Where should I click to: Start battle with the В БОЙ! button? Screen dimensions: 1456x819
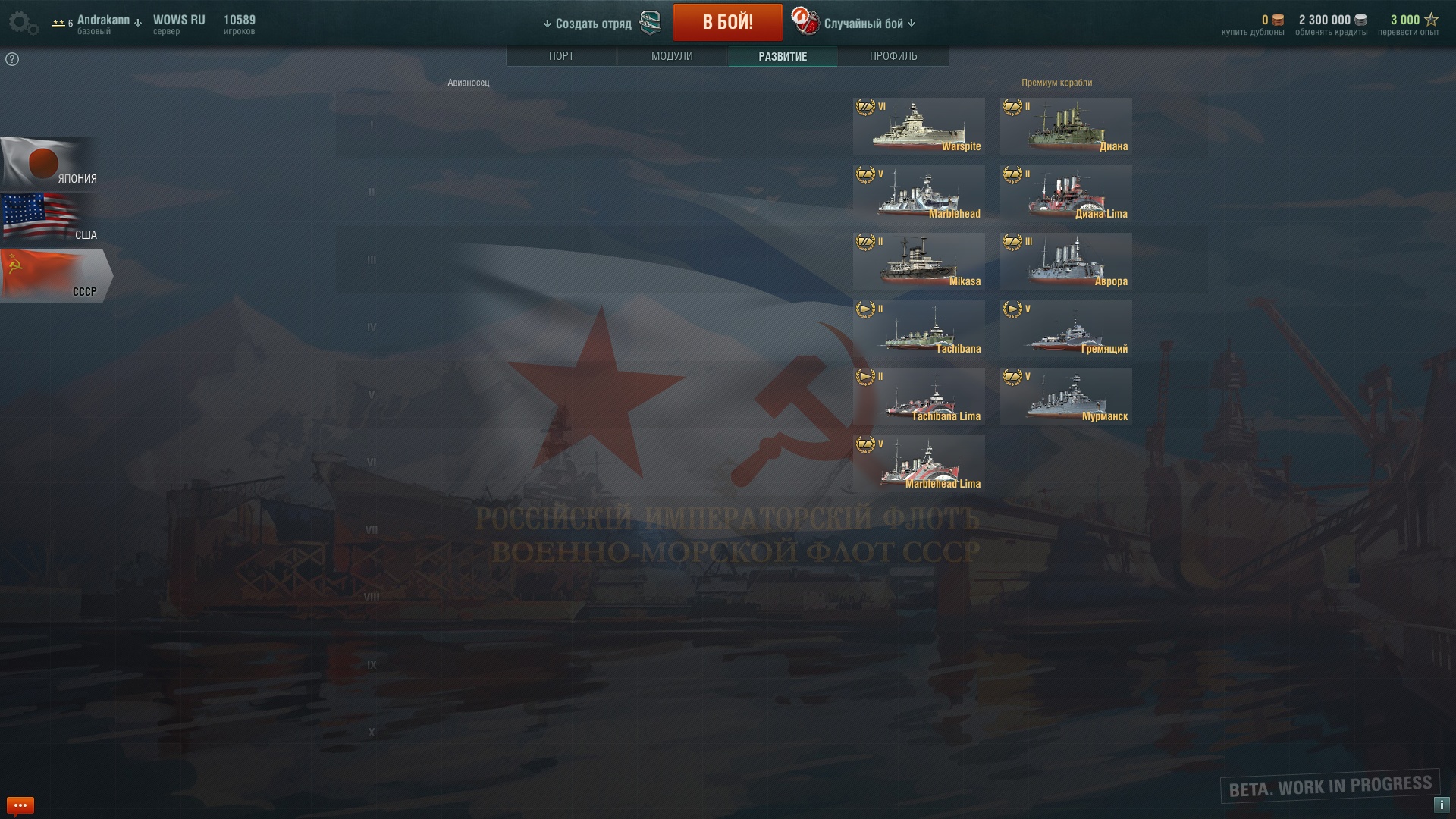click(727, 23)
